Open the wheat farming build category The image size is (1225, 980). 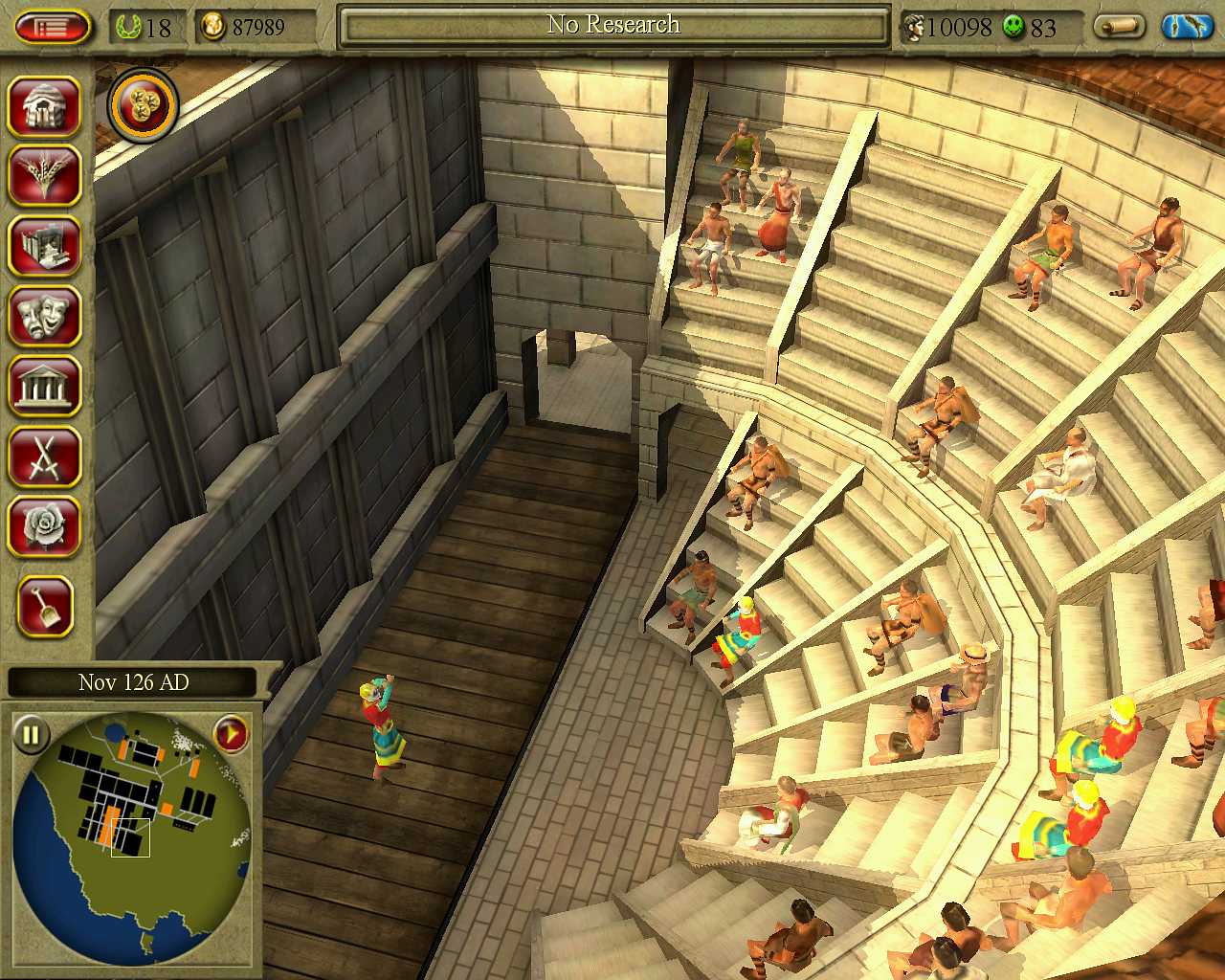[x=44, y=175]
